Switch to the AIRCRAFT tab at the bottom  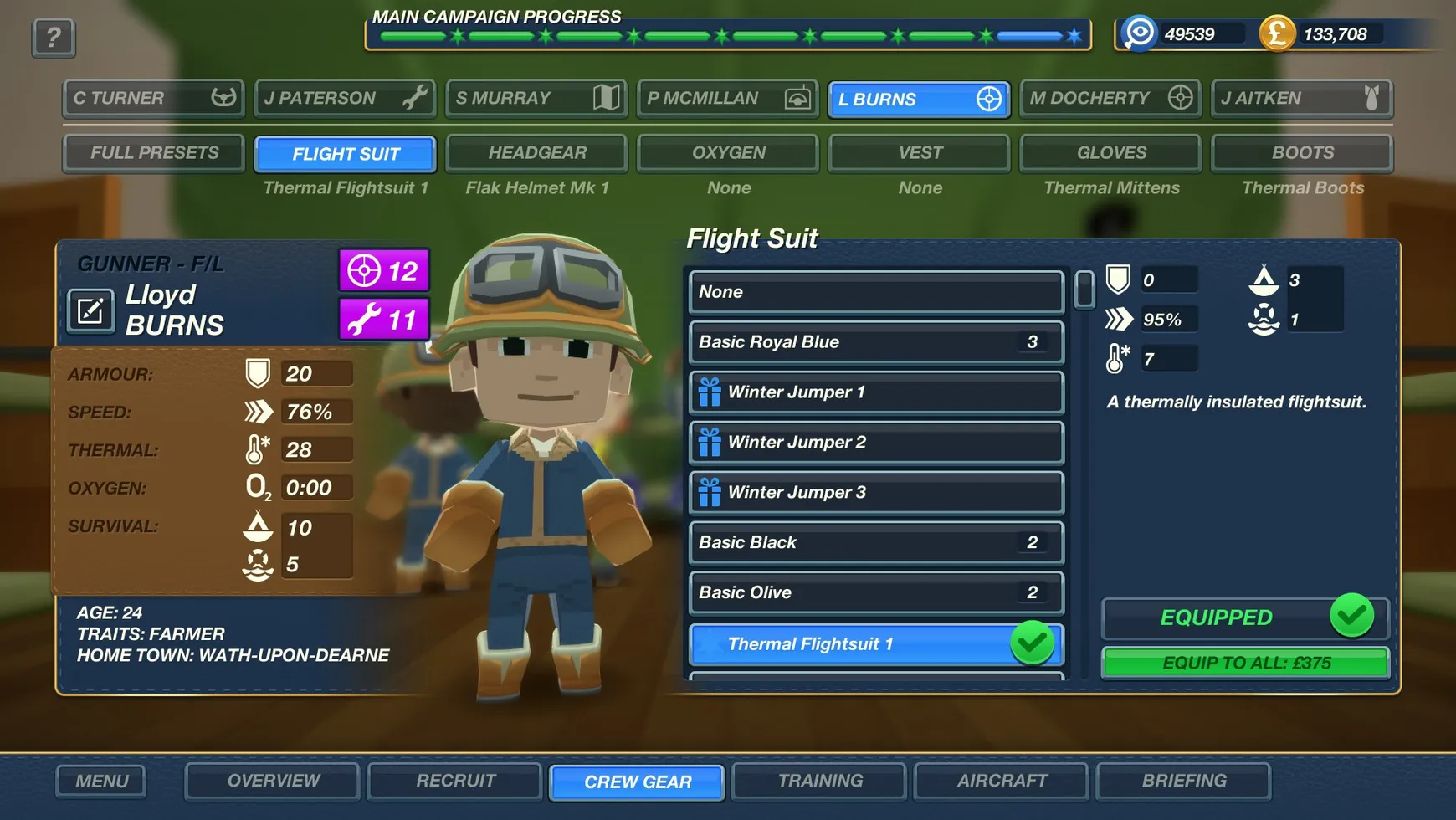tap(1000, 781)
